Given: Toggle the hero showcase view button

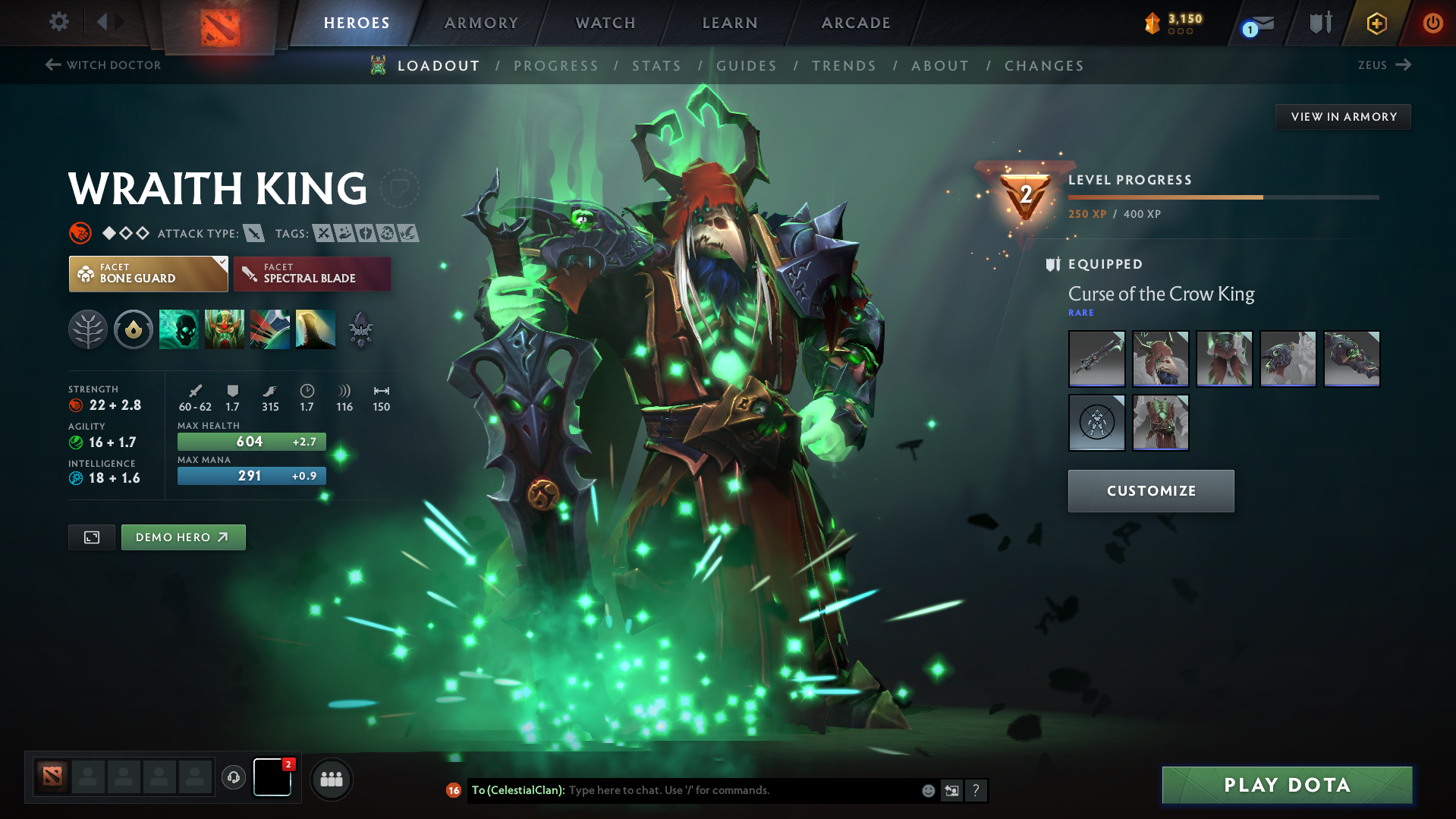Looking at the screenshot, I should 91,537.
